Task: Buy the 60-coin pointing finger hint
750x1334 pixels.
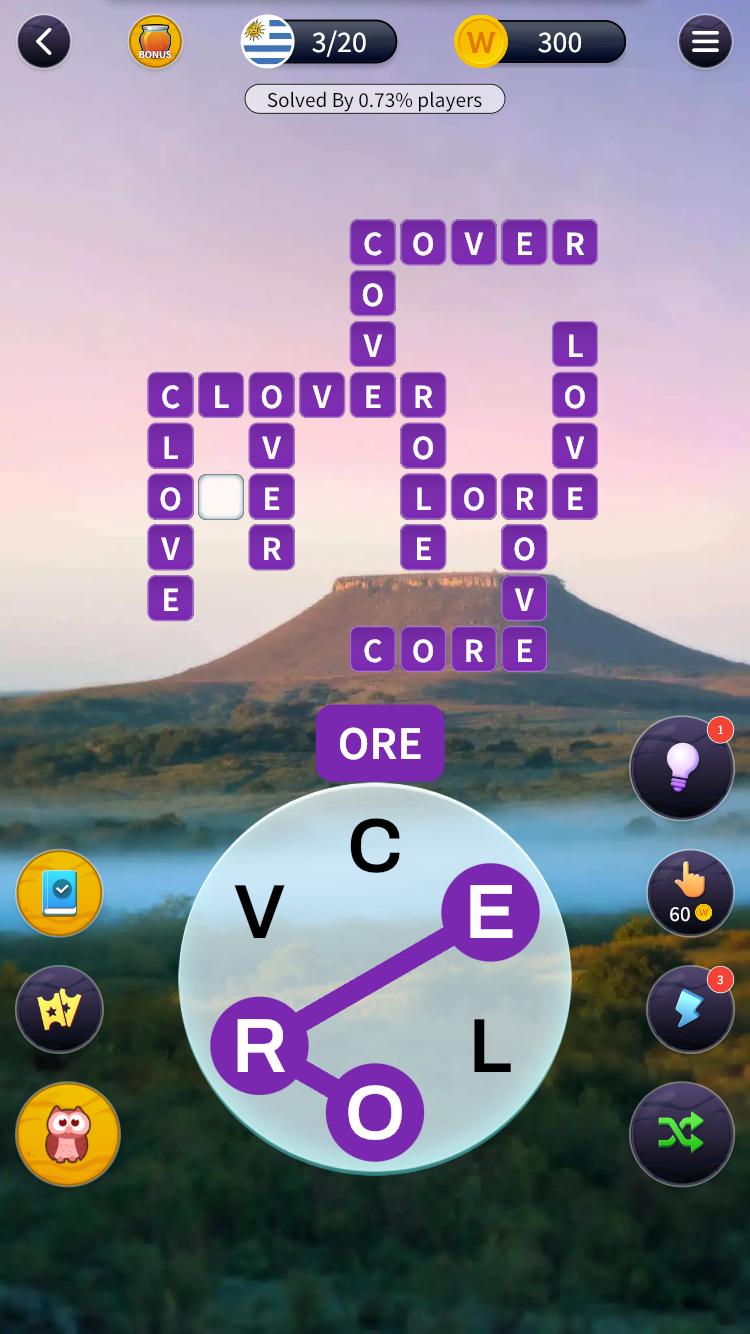Action: point(690,893)
